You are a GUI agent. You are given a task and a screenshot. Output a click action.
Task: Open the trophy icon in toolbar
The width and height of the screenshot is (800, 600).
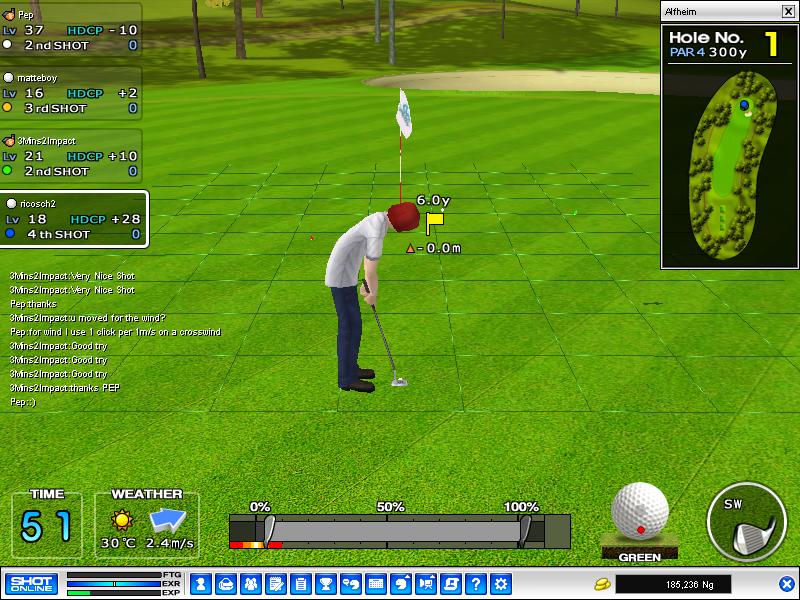coord(325,584)
